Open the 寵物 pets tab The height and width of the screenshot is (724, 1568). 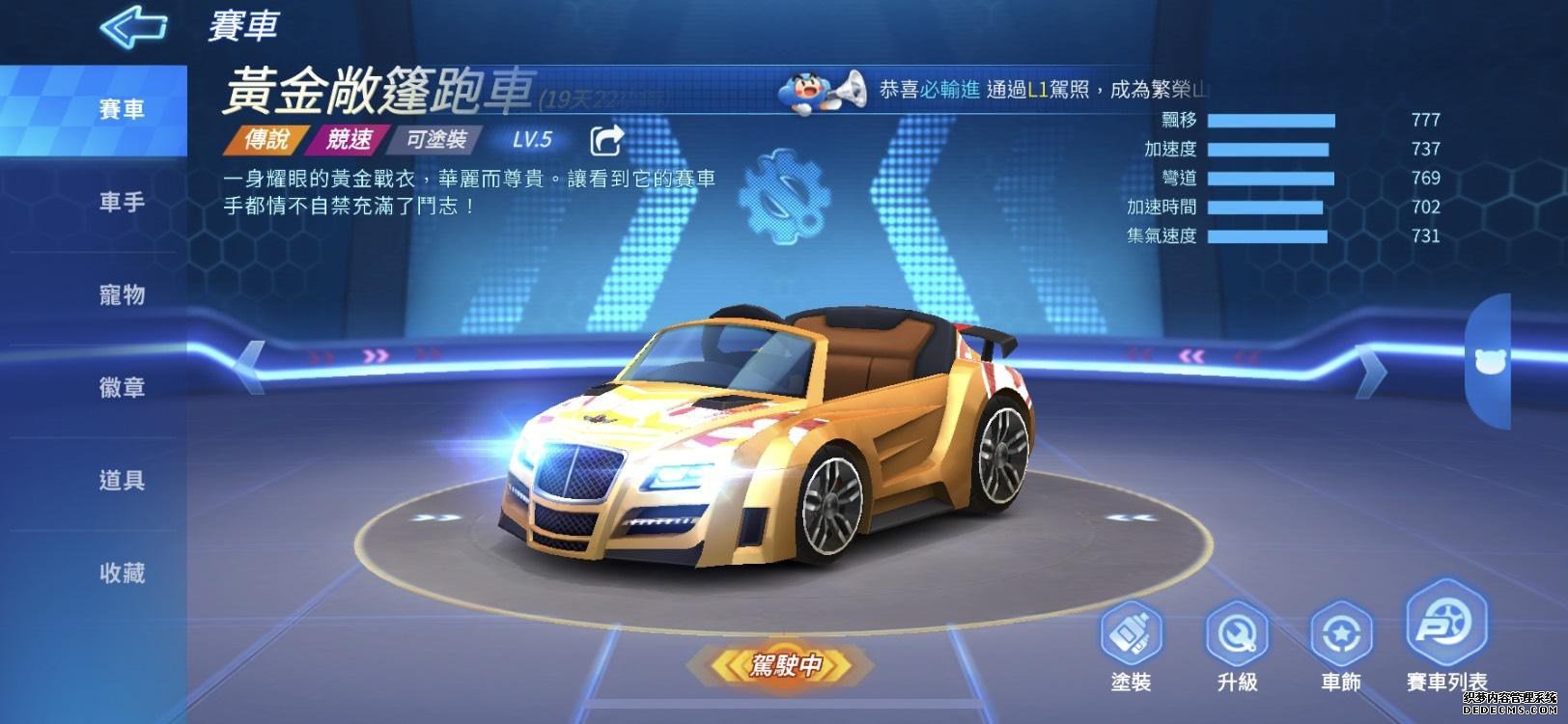pyautogui.click(x=120, y=294)
